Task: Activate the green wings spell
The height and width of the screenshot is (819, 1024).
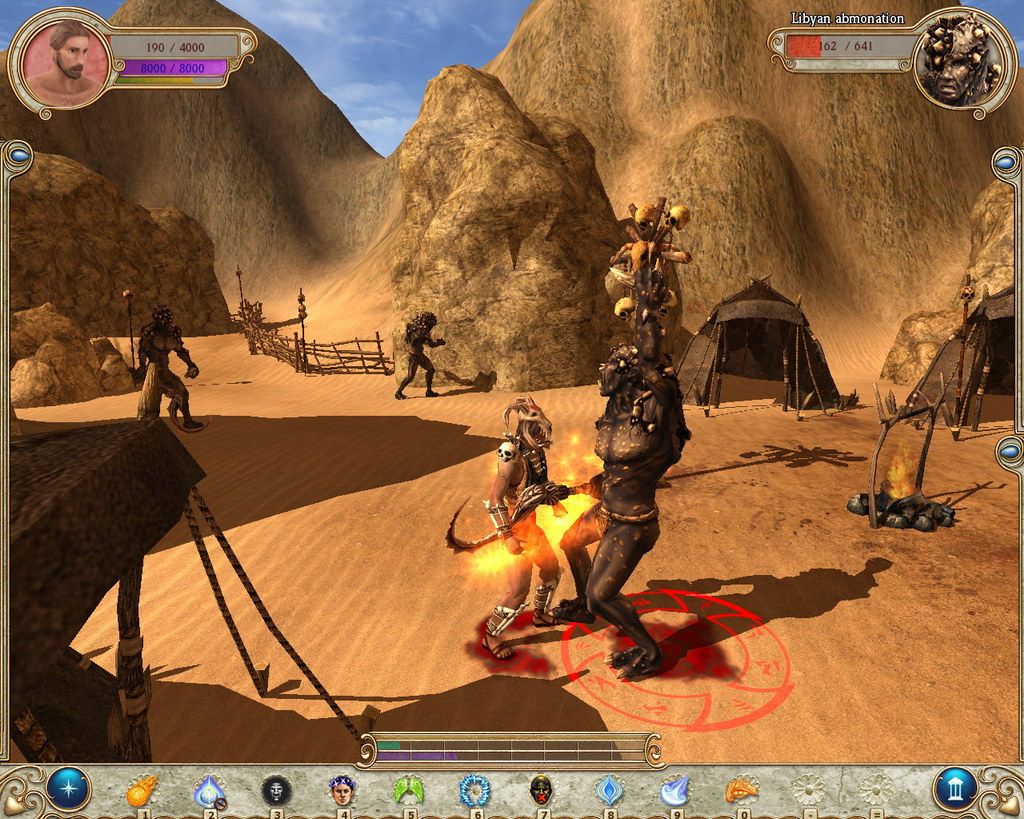Action: pyautogui.click(x=409, y=791)
